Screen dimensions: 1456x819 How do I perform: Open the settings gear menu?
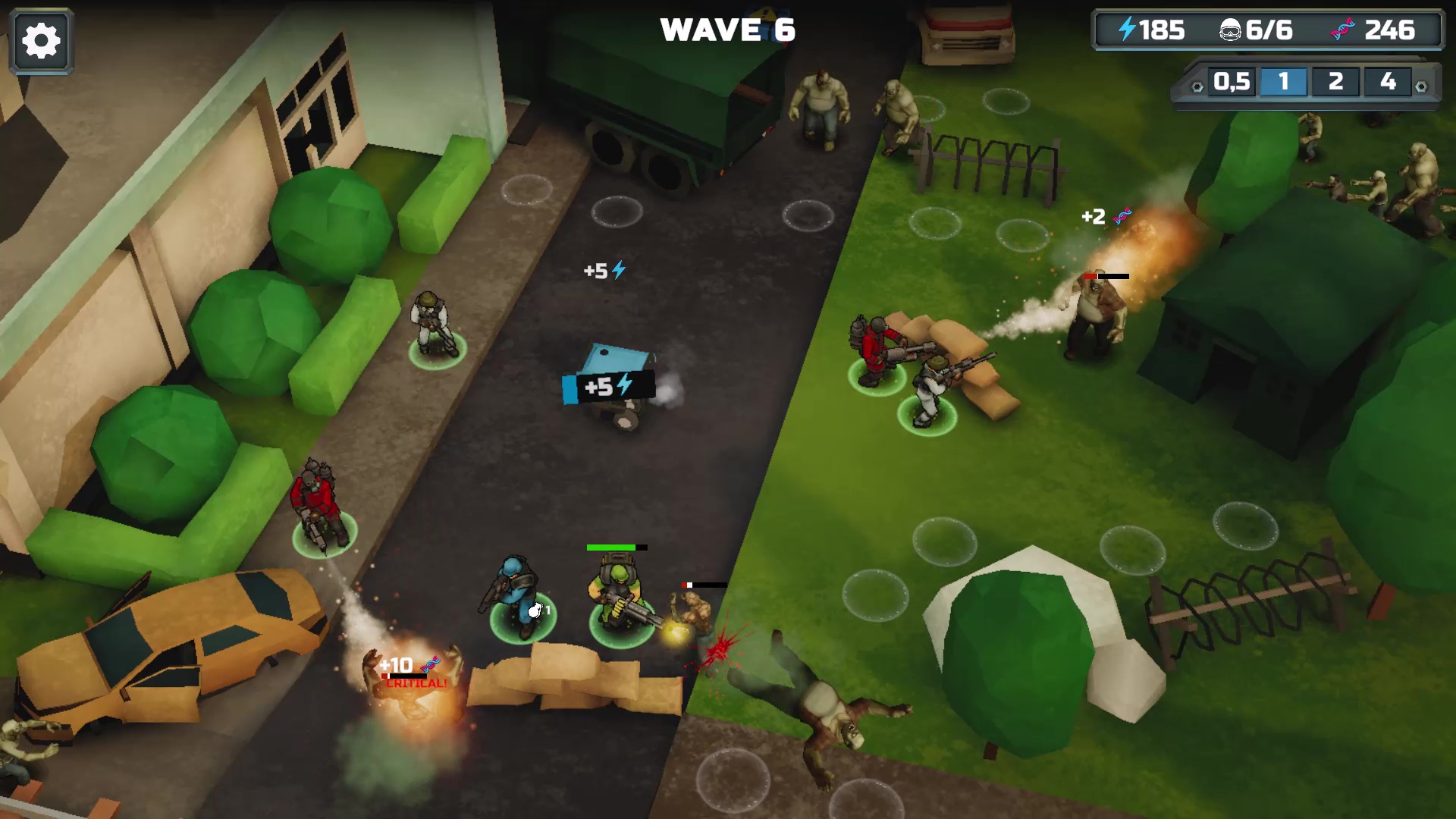click(x=42, y=42)
